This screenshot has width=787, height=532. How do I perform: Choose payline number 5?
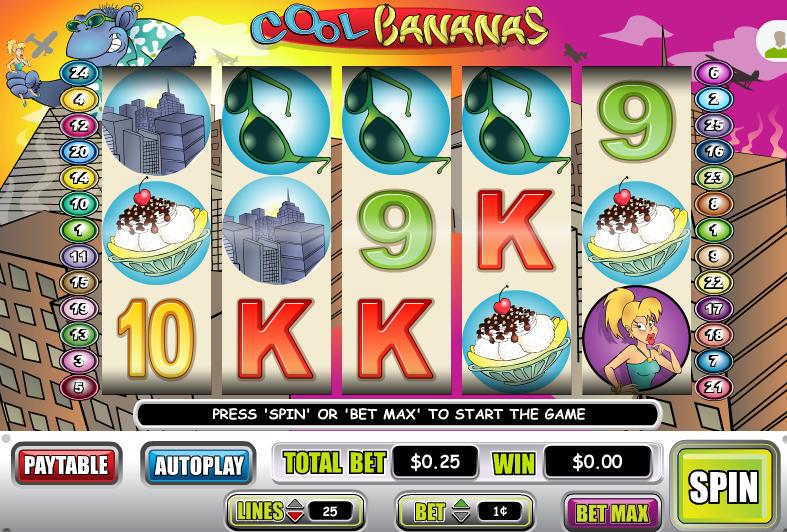pyautogui.click(x=78, y=386)
